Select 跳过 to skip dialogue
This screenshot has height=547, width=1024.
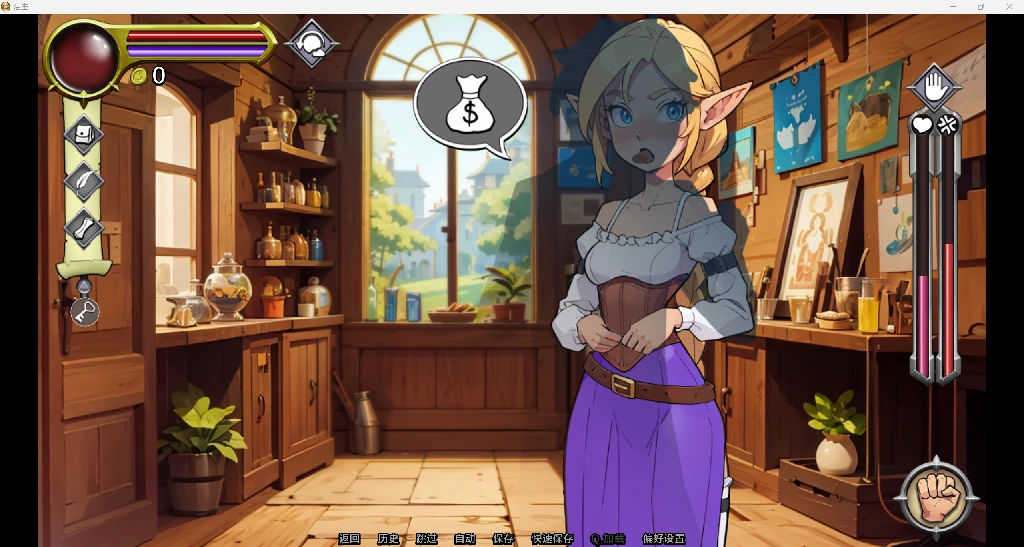(426, 539)
